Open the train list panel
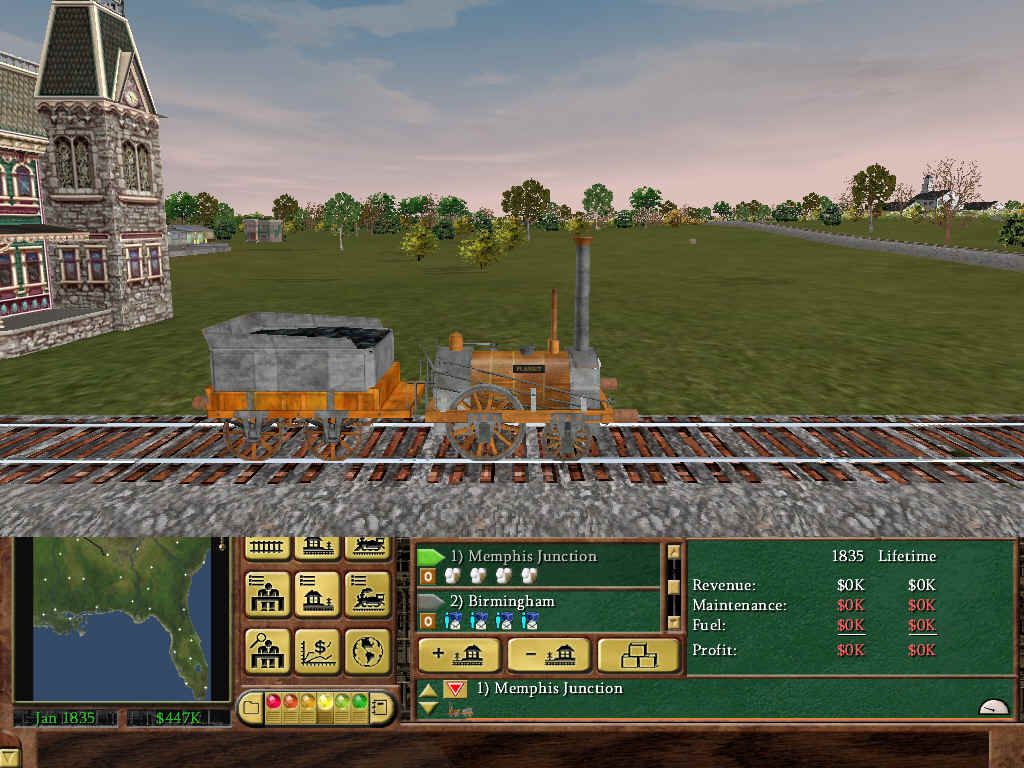This screenshot has width=1024, height=768. pos(367,594)
